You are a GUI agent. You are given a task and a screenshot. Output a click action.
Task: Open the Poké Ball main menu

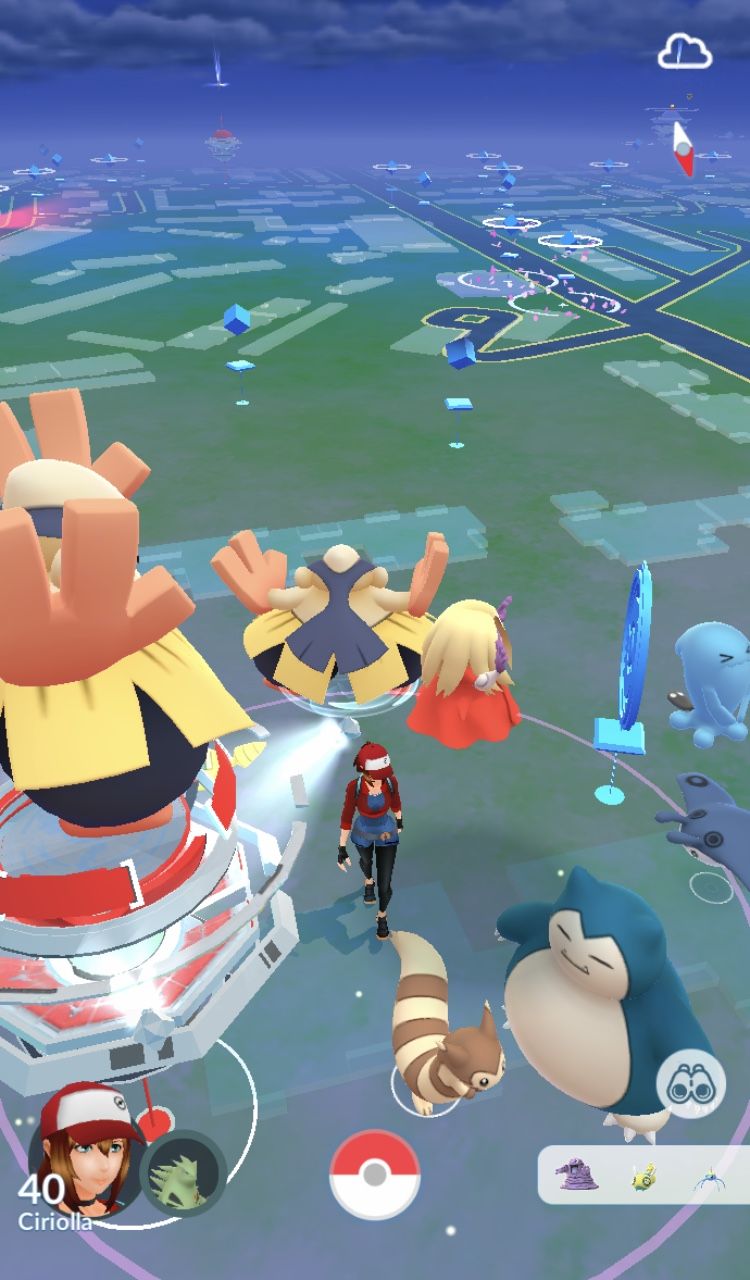pyautogui.click(x=374, y=1174)
